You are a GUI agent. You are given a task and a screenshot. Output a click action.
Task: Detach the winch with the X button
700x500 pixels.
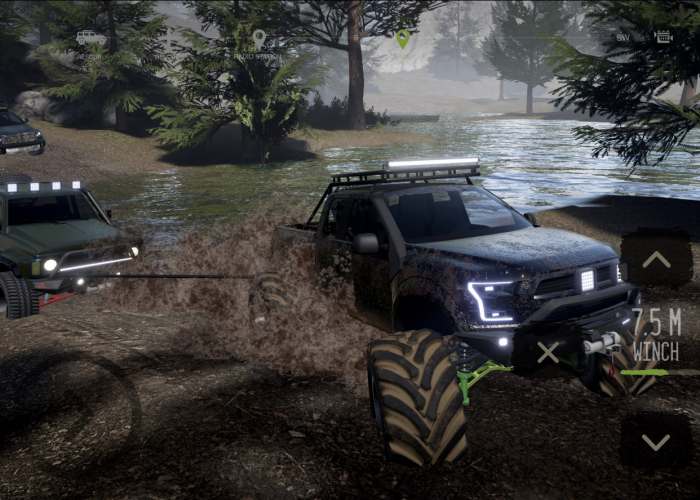click(548, 352)
